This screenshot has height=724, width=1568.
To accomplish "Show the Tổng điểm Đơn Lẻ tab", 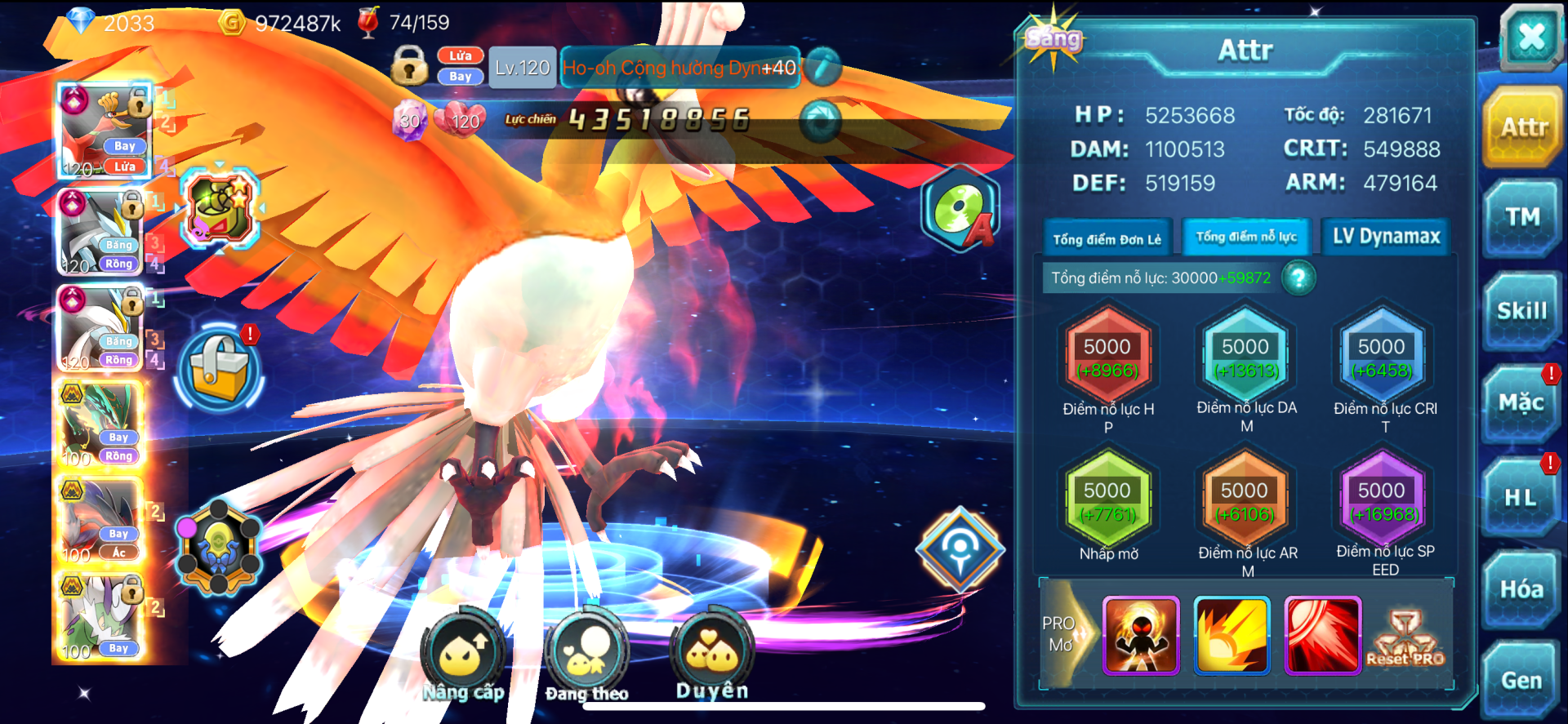I will pyautogui.click(x=1107, y=238).
